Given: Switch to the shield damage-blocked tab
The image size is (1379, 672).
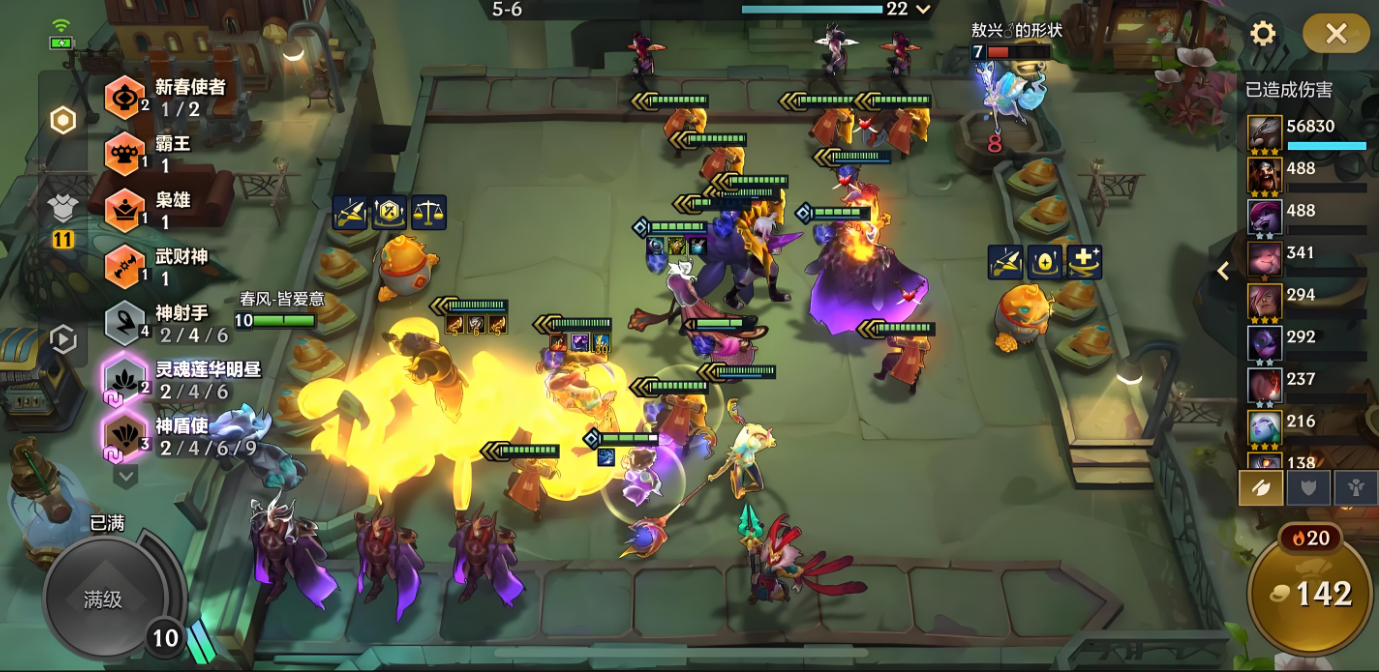Looking at the screenshot, I should pos(1308,488).
